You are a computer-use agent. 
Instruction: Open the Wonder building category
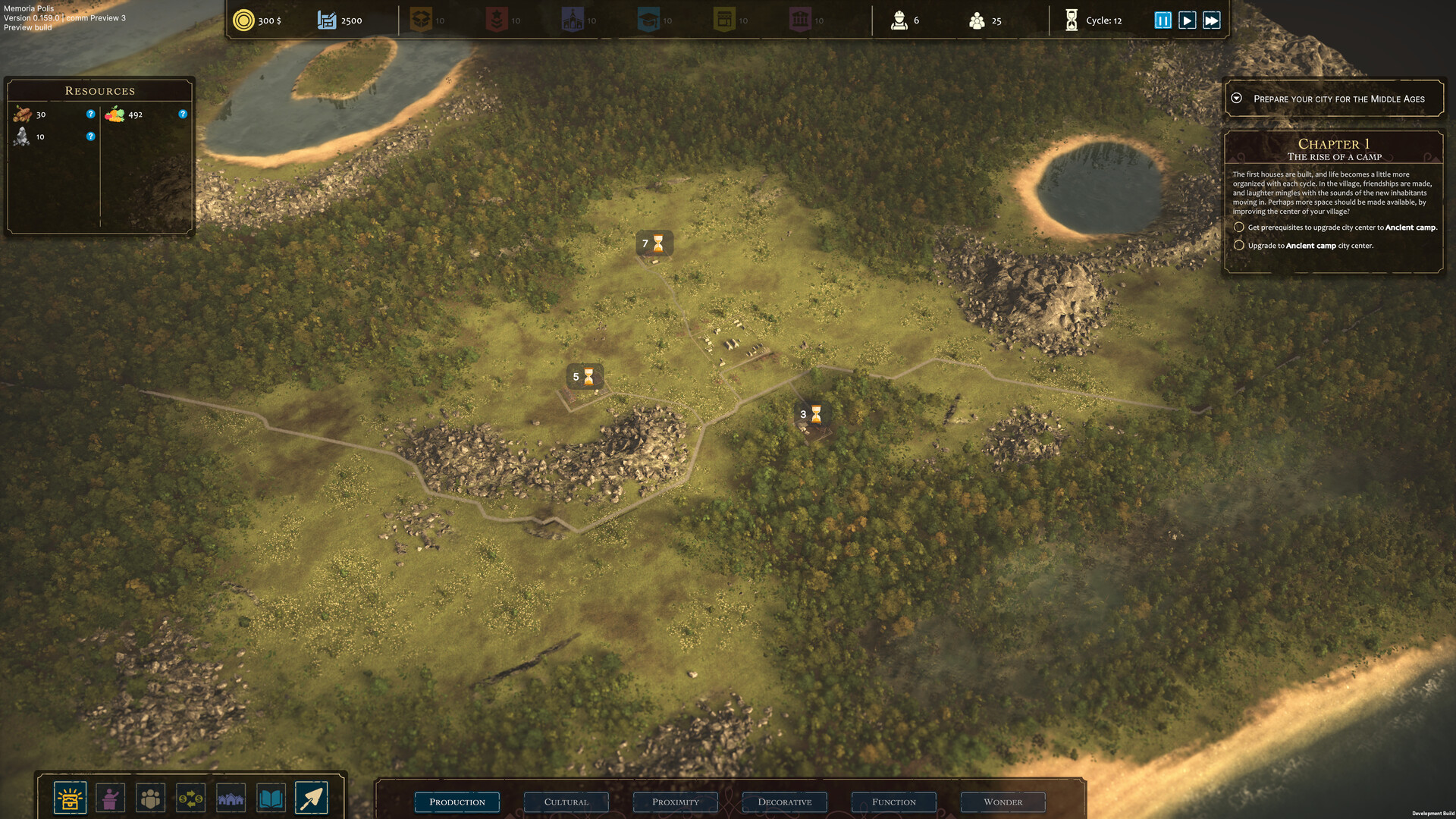1003,802
